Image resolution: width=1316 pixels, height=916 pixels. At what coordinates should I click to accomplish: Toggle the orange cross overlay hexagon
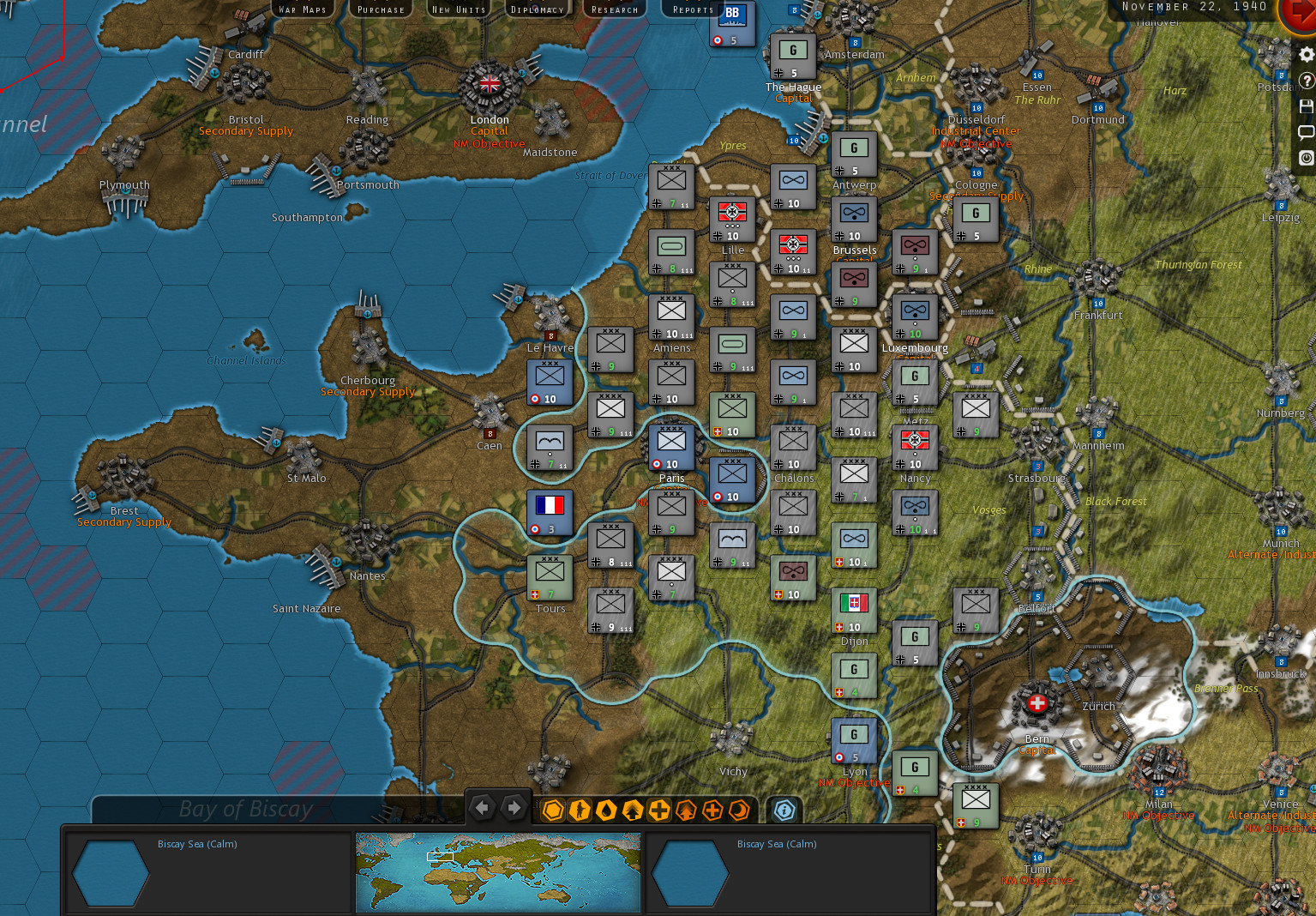point(712,809)
